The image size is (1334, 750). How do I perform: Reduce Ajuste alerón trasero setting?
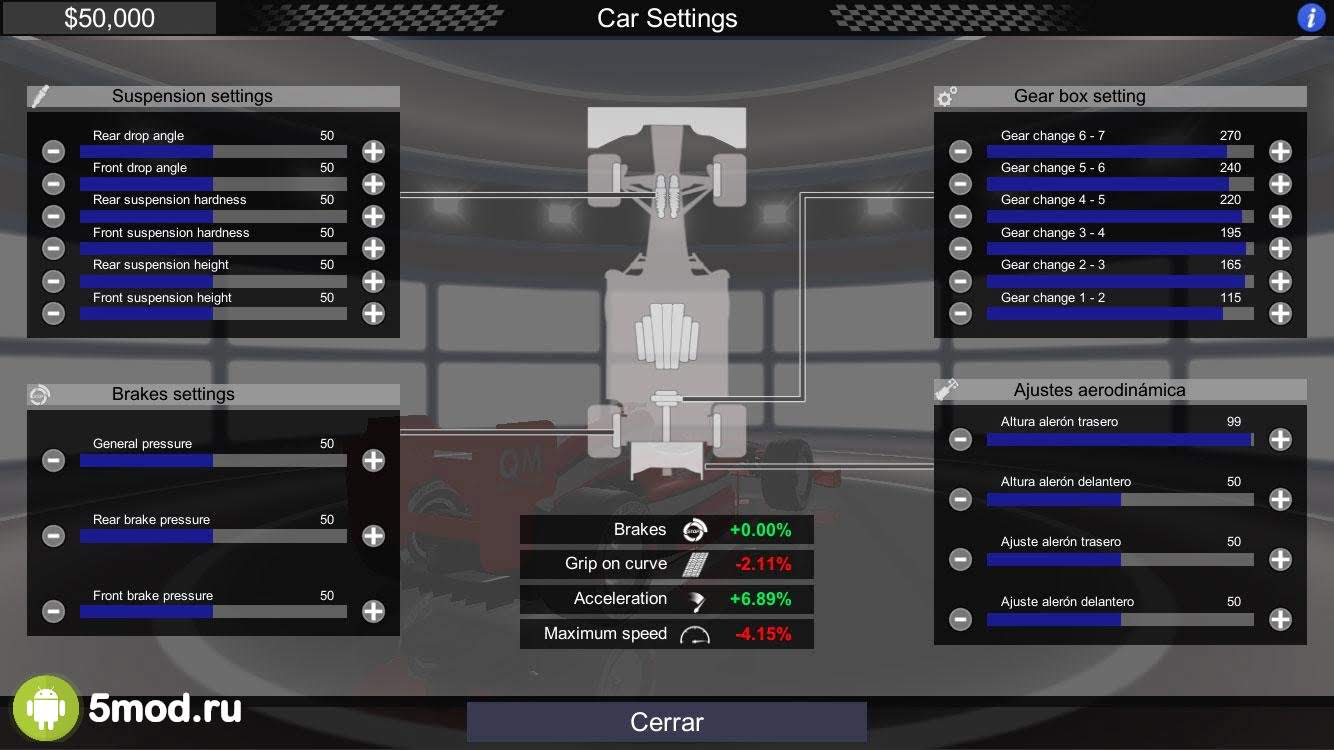click(x=960, y=559)
